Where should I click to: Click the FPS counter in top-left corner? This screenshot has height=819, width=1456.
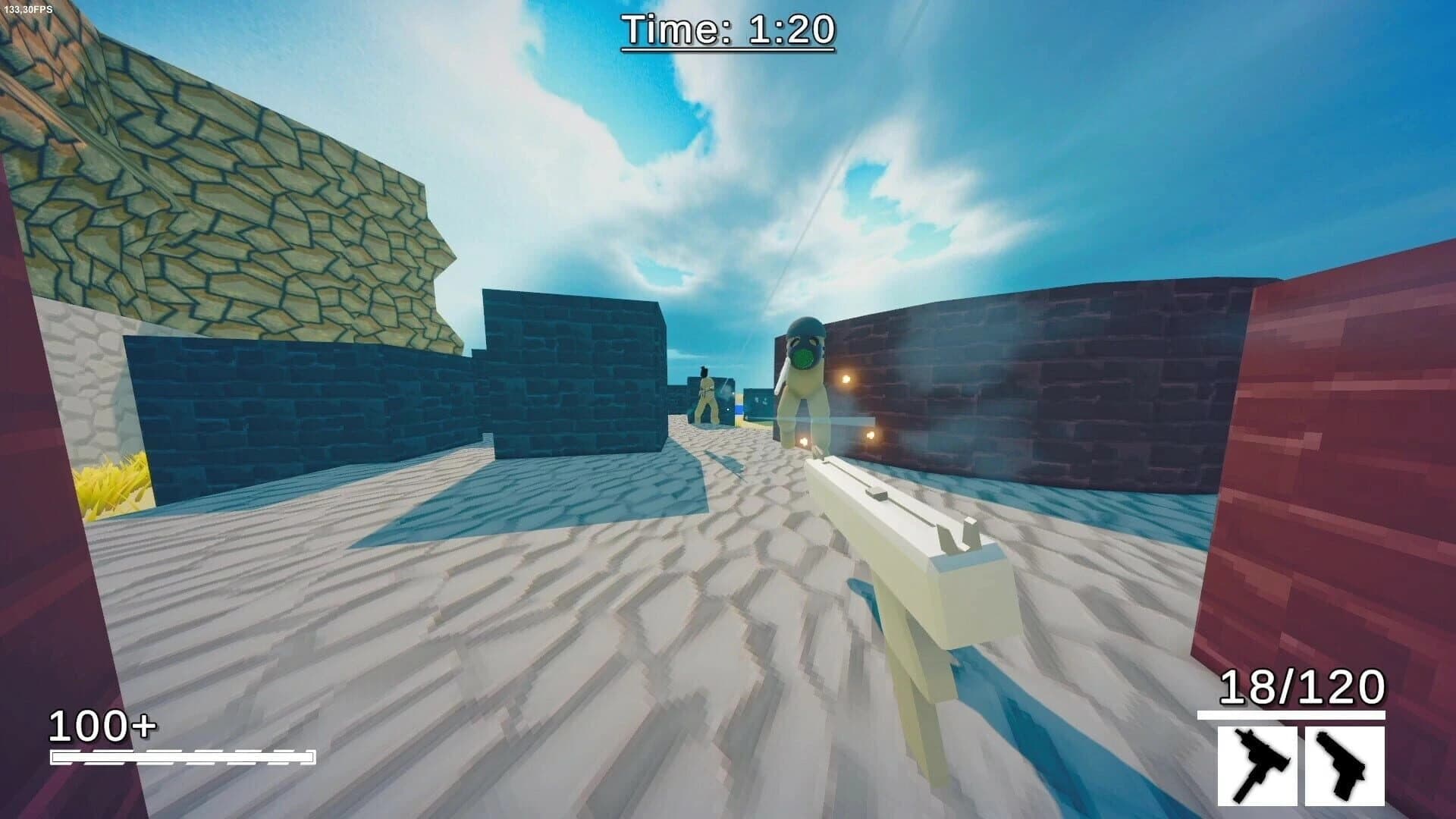point(29,10)
